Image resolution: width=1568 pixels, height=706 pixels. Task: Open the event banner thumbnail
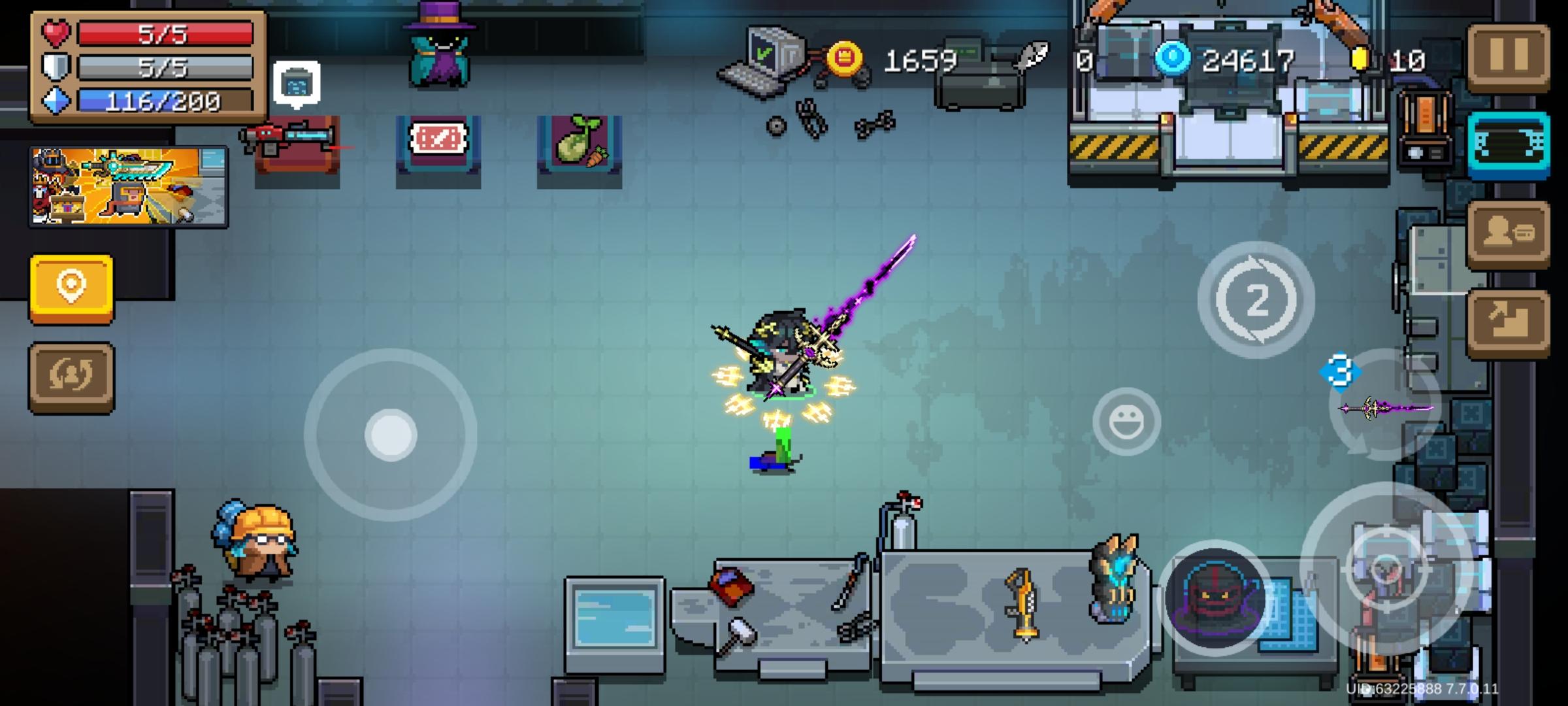128,189
